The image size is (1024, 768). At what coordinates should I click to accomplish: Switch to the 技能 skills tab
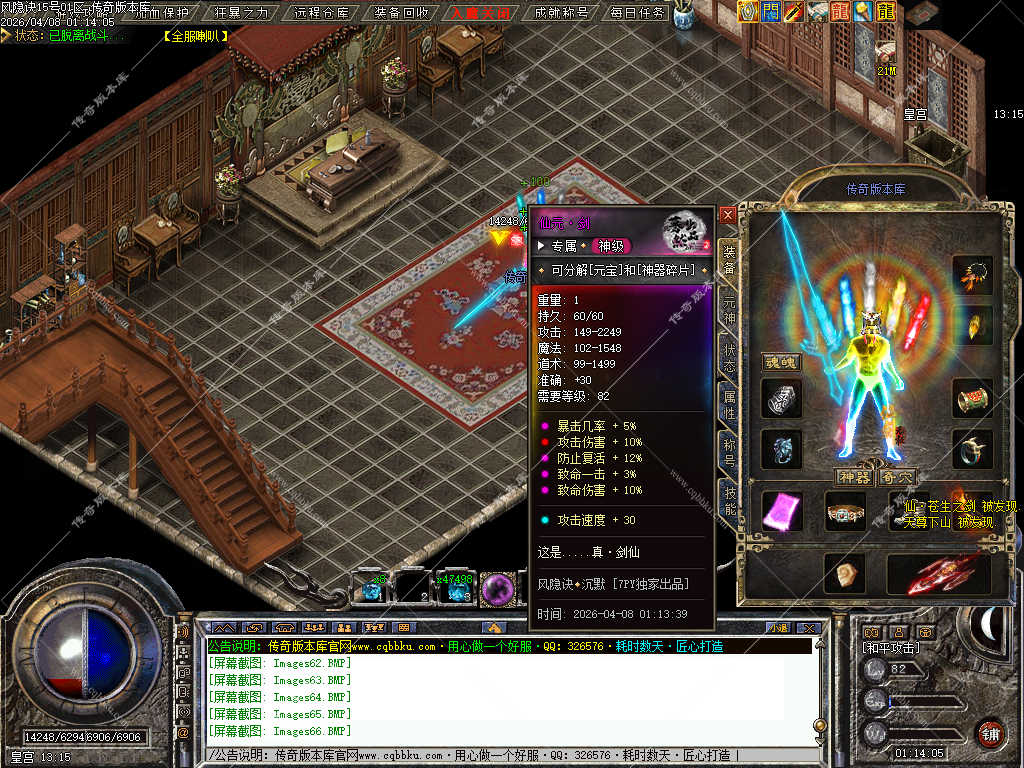pyautogui.click(x=729, y=499)
